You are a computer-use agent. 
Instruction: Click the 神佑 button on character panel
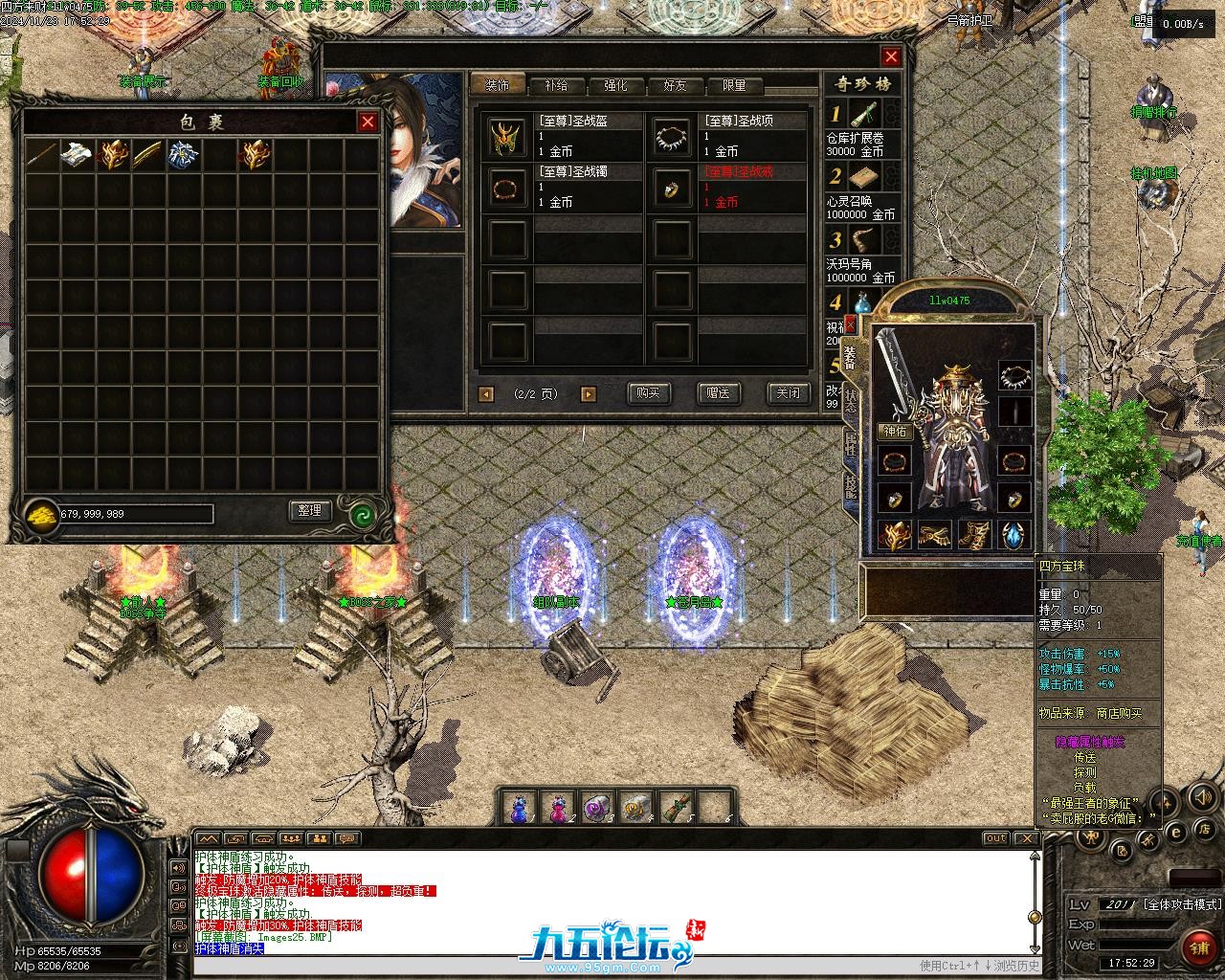pyautogui.click(x=894, y=432)
